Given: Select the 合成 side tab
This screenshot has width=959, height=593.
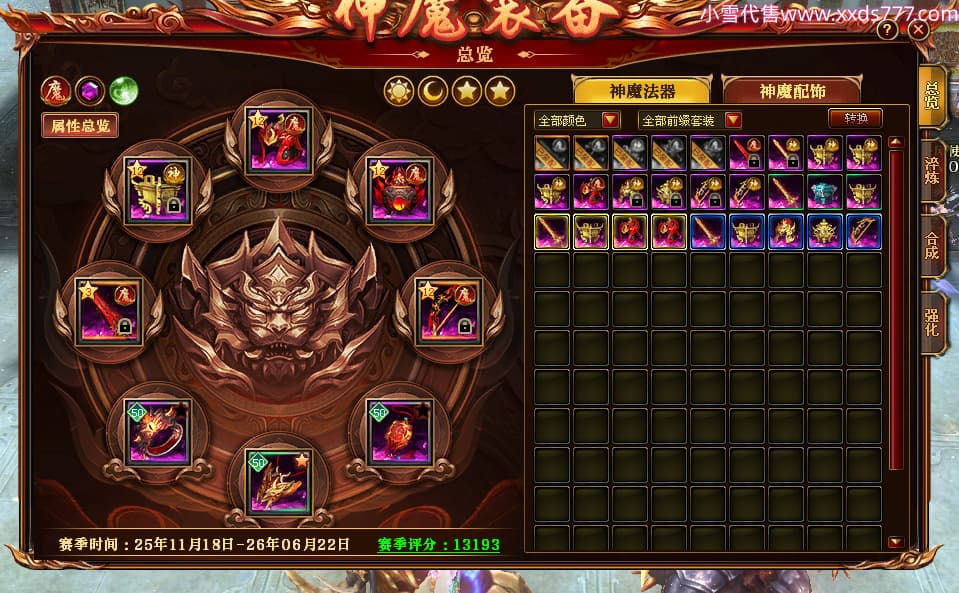Looking at the screenshot, I should point(932,250).
